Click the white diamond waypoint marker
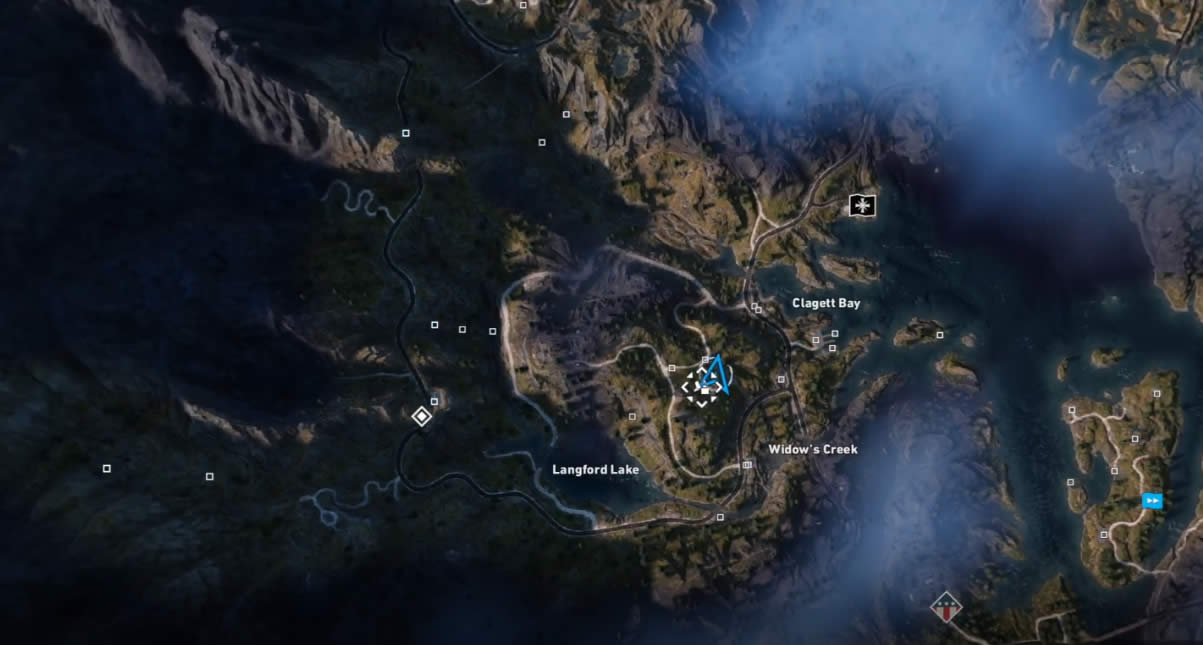This screenshot has height=645, width=1203. (422, 416)
